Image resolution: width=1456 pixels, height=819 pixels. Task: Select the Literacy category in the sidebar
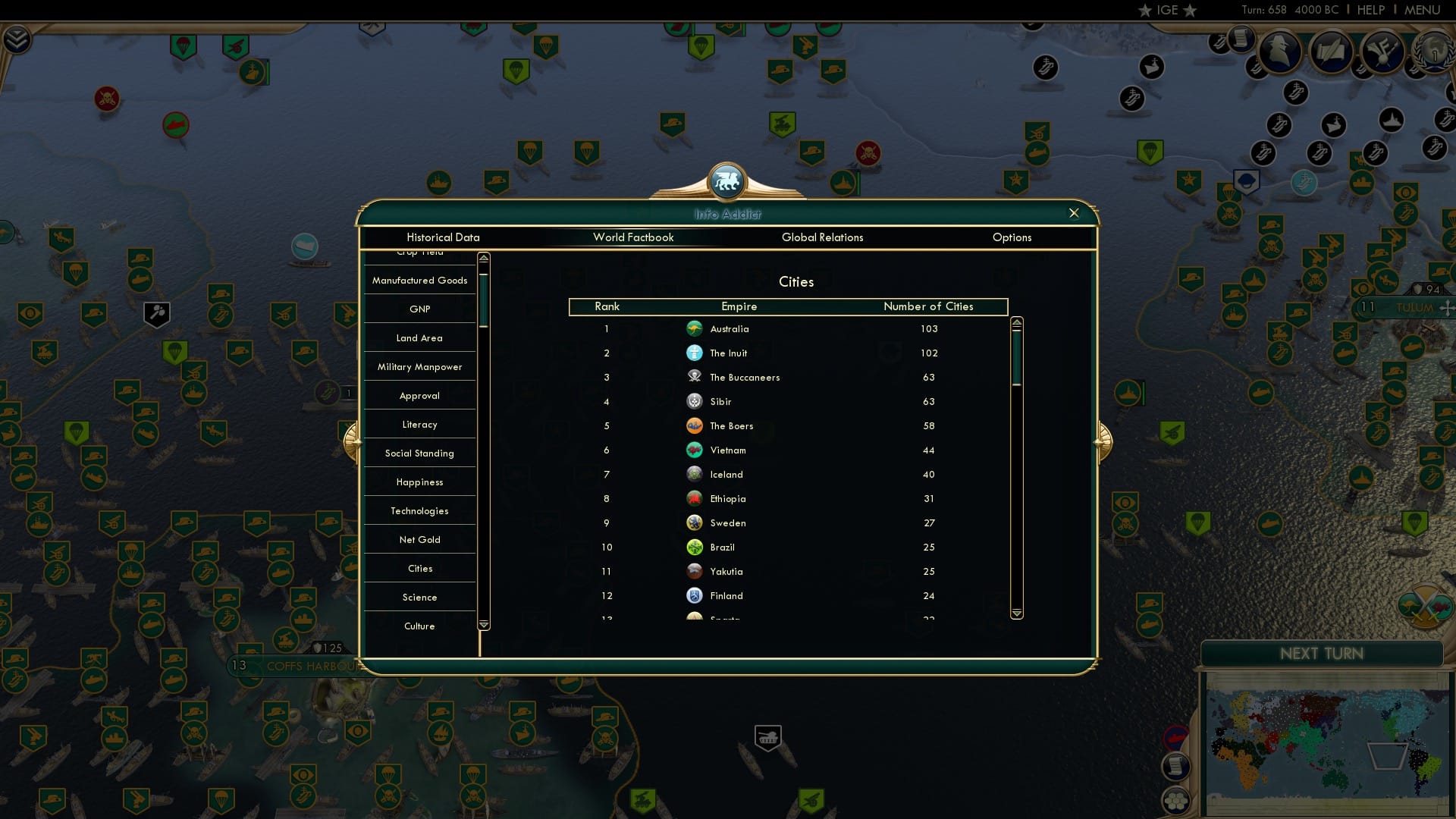(x=419, y=424)
